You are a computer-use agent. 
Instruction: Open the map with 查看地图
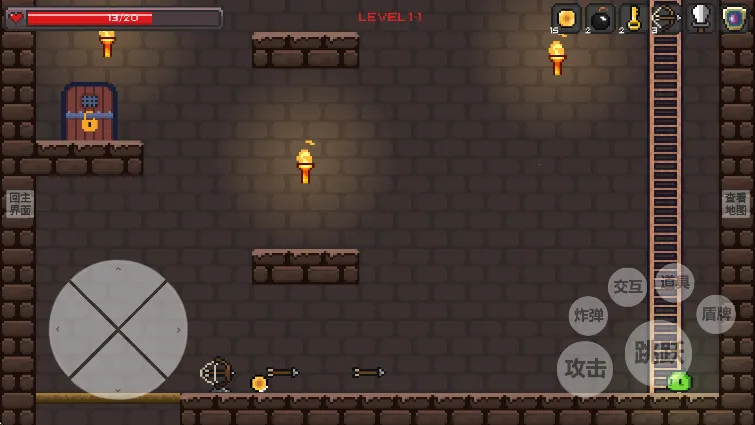735,204
